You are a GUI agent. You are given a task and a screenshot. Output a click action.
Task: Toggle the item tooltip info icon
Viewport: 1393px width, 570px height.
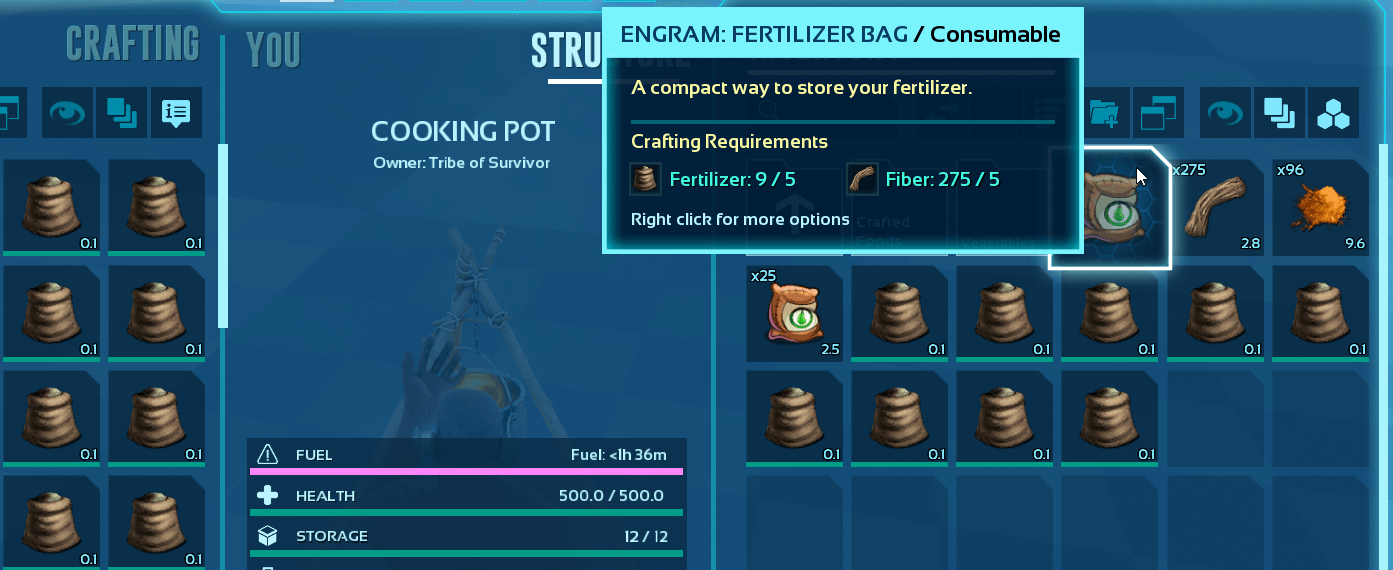point(176,113)
